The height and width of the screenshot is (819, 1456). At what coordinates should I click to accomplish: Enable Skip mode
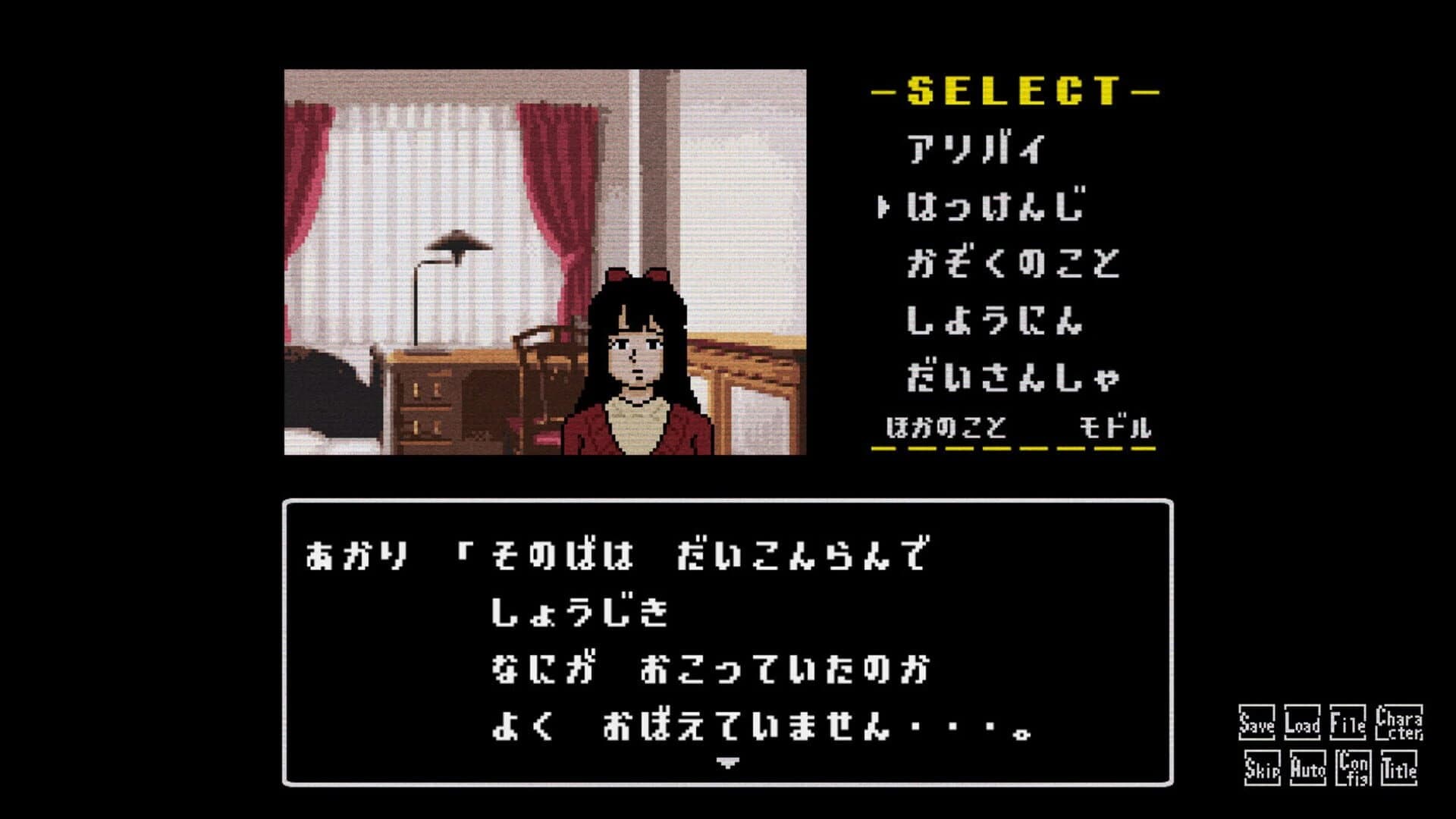pyautogui.click(x=1262, y=768)
